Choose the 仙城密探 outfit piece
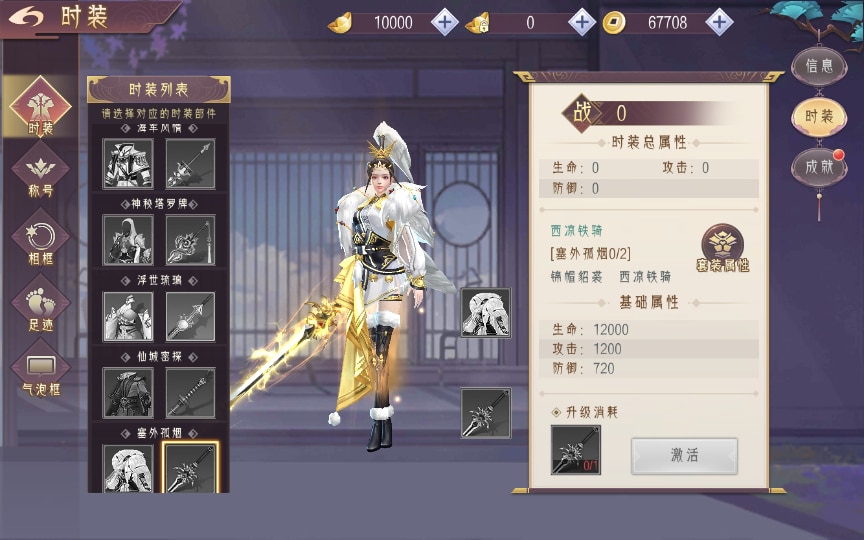Viewport: 864px width, 540px height. [129, 392]
